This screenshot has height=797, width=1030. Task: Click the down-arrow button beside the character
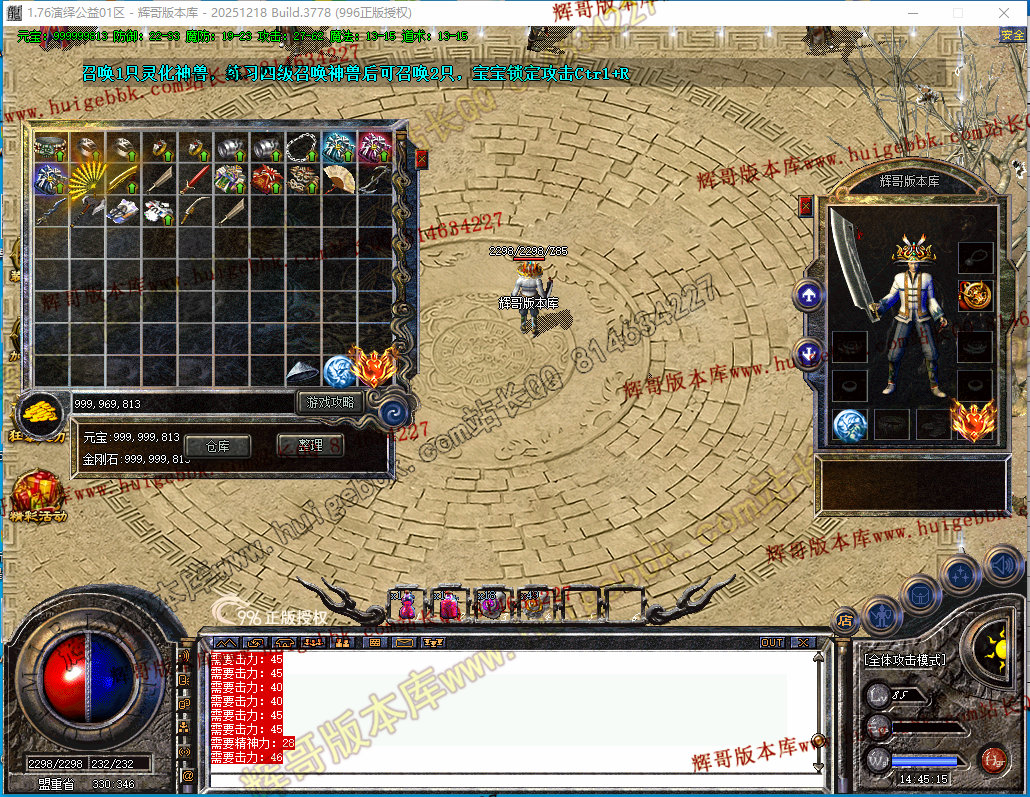pyautogui.click(x=808, y=352)
